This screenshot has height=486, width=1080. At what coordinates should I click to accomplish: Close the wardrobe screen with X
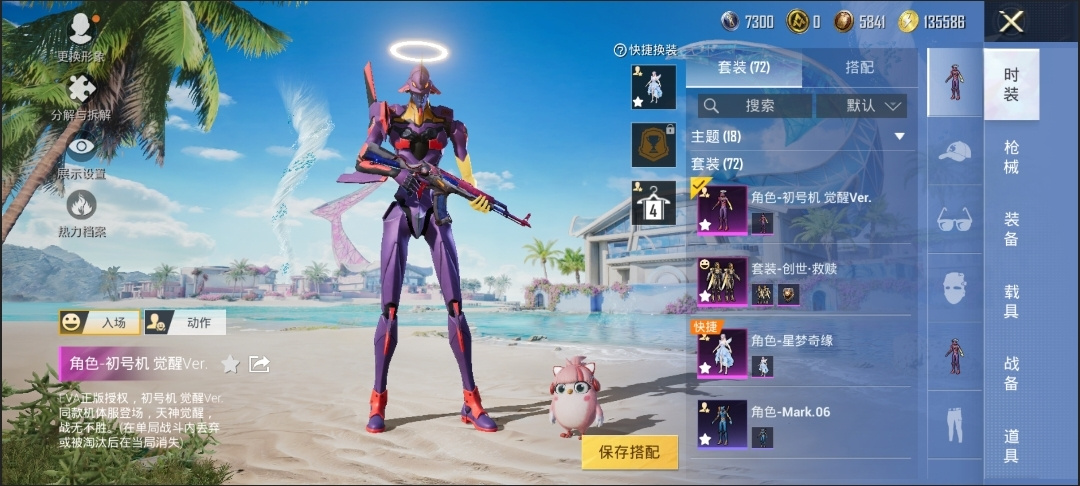point(1011,22)
